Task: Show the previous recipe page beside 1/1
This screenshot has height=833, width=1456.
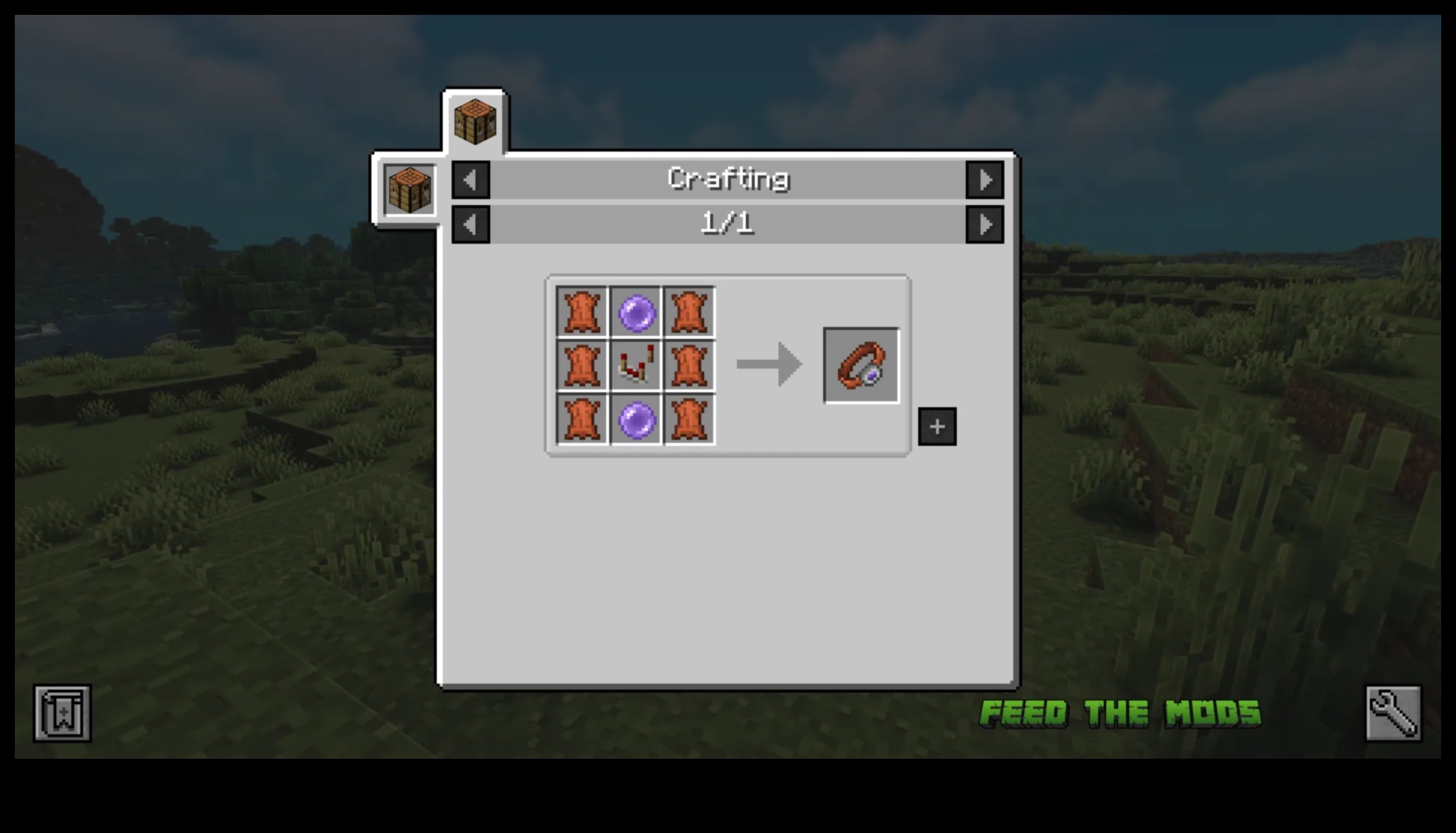Action: coord(470,224)
